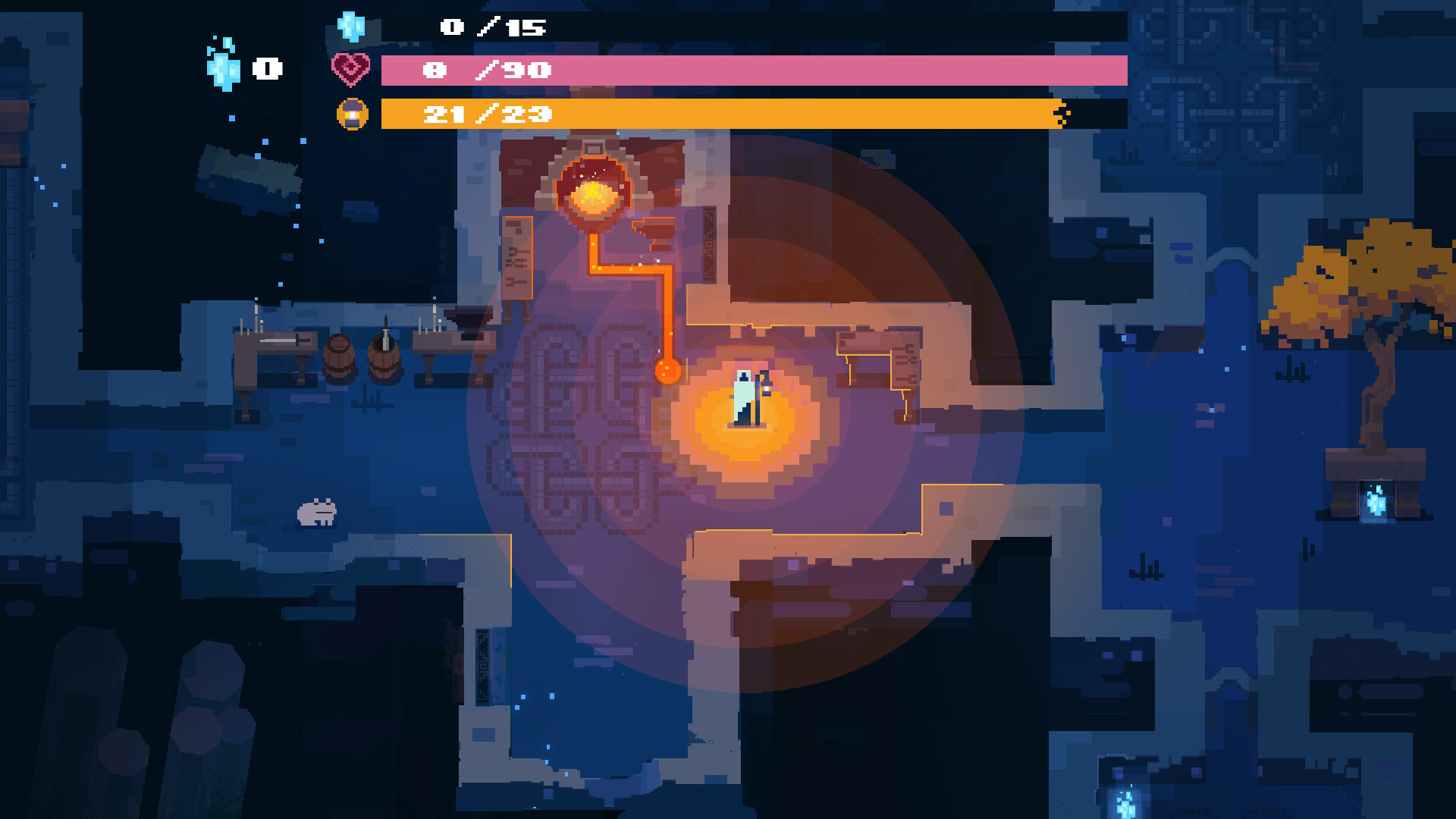Select the signpost near the furnace
This screenshot has width=1456, height=819.
coord(518,258)
